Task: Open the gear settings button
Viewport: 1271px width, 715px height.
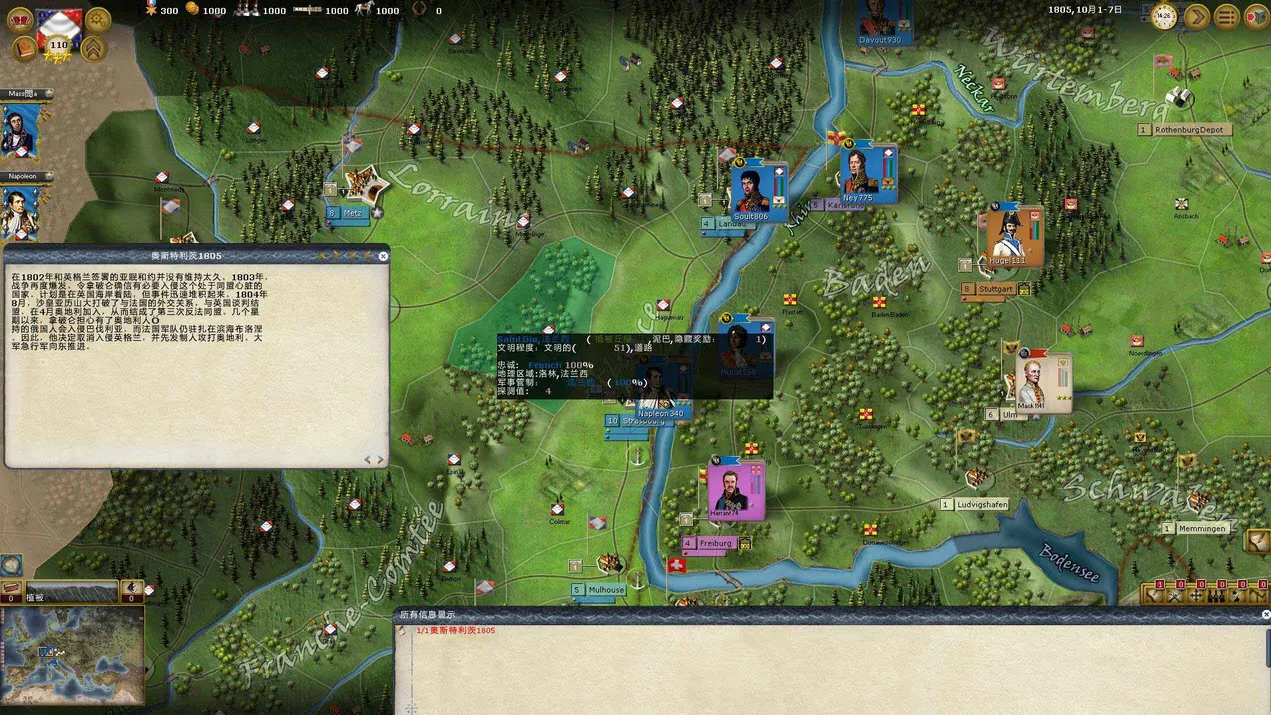Action: (x=98, y=19)
